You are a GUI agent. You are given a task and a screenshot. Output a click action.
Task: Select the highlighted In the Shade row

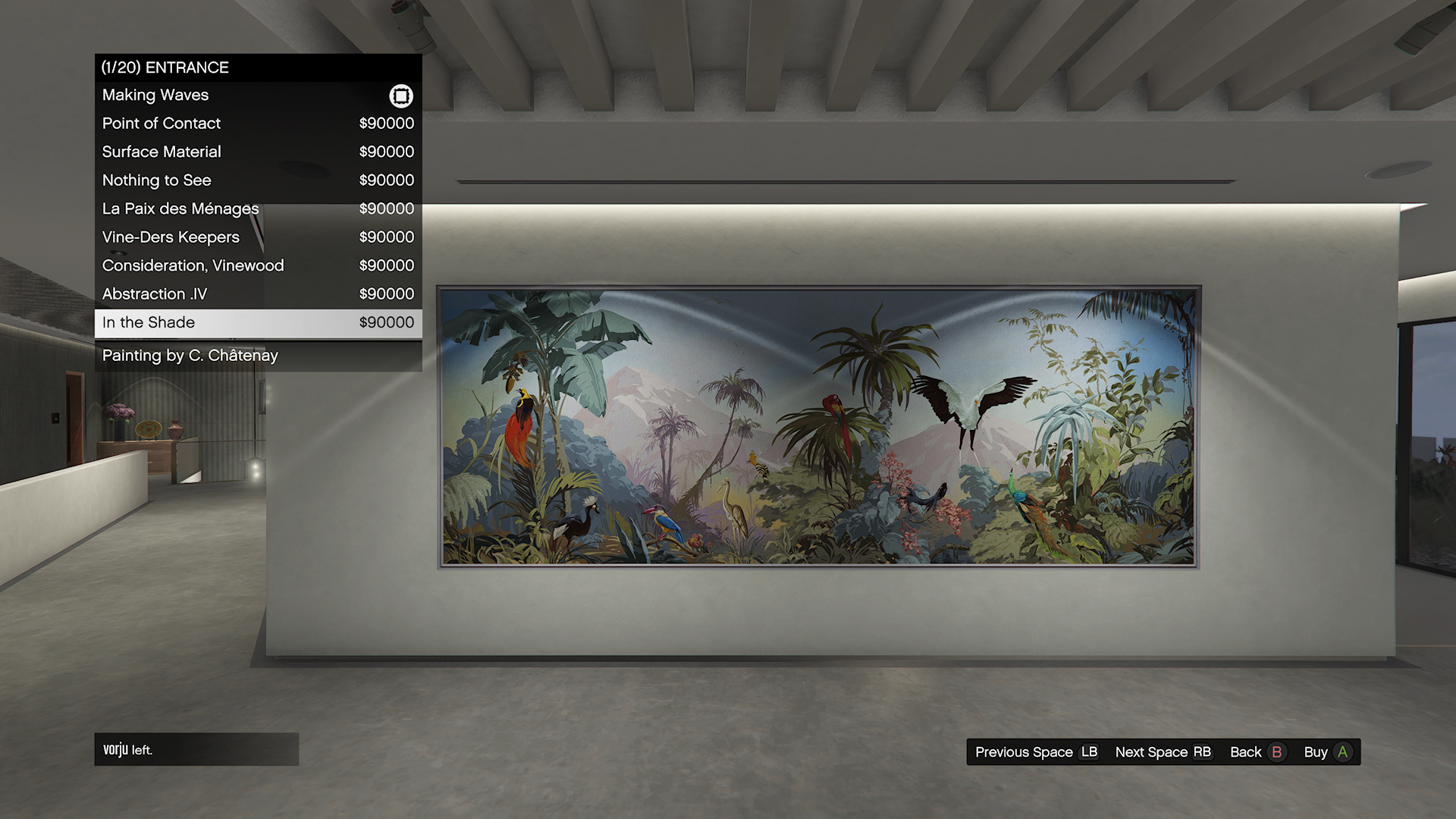point(258,323)
